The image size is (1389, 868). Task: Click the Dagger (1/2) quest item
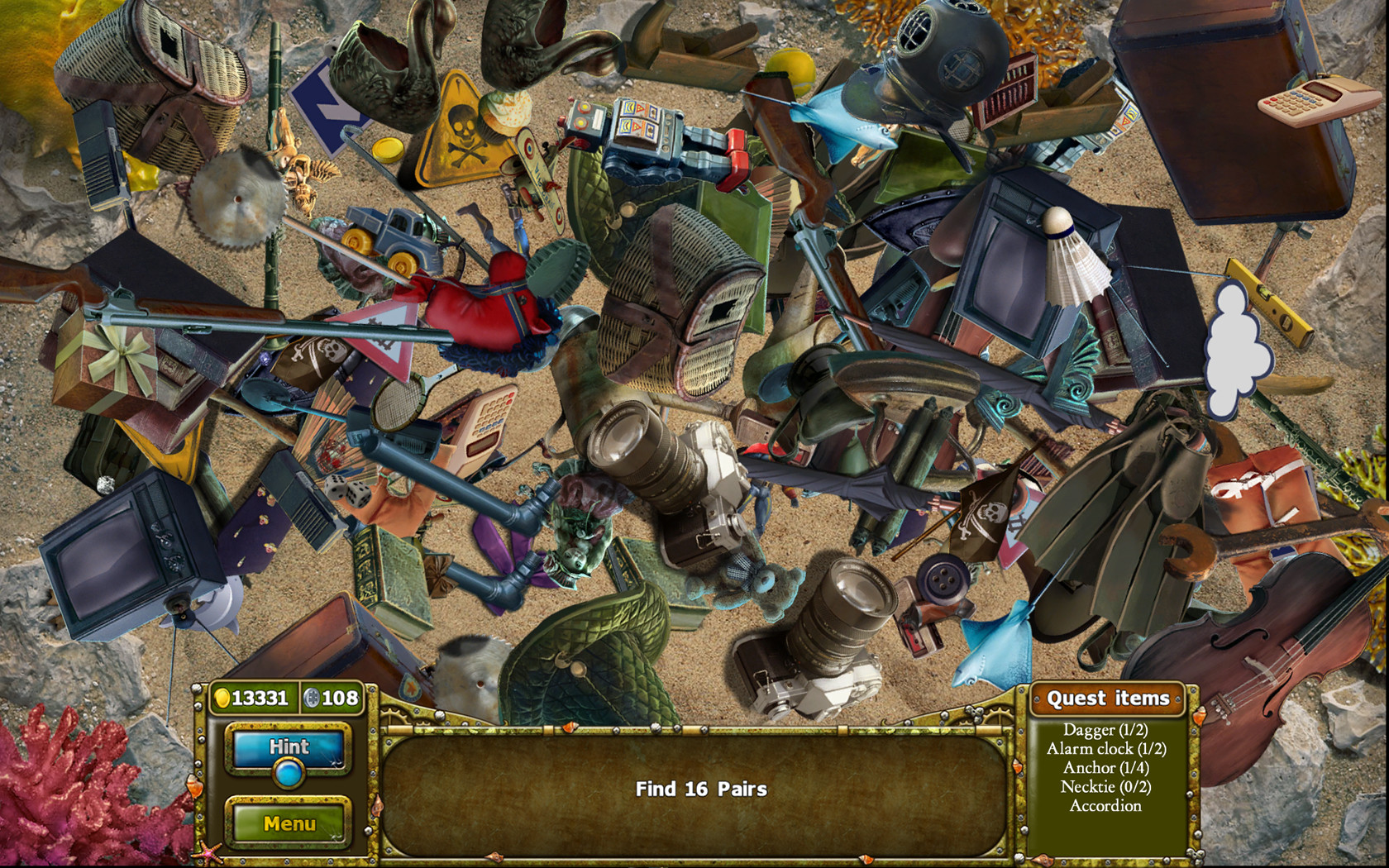(1108, 730)
